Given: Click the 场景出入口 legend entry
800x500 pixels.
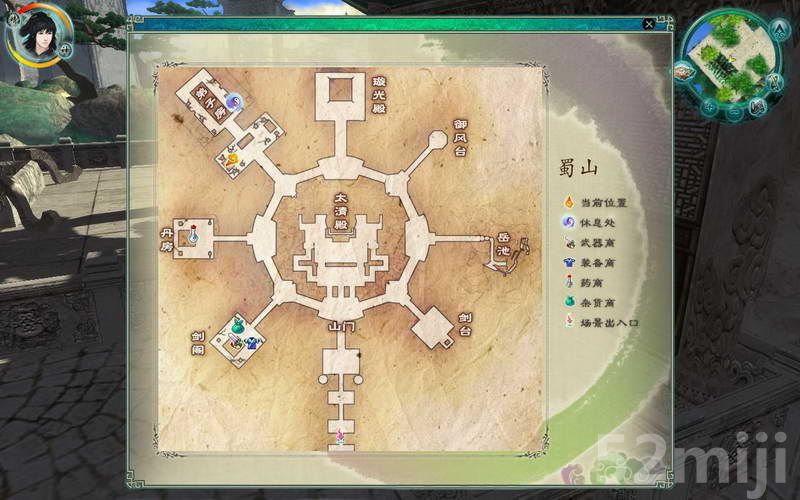Looking at the screenshot, I should pos(598,323).
